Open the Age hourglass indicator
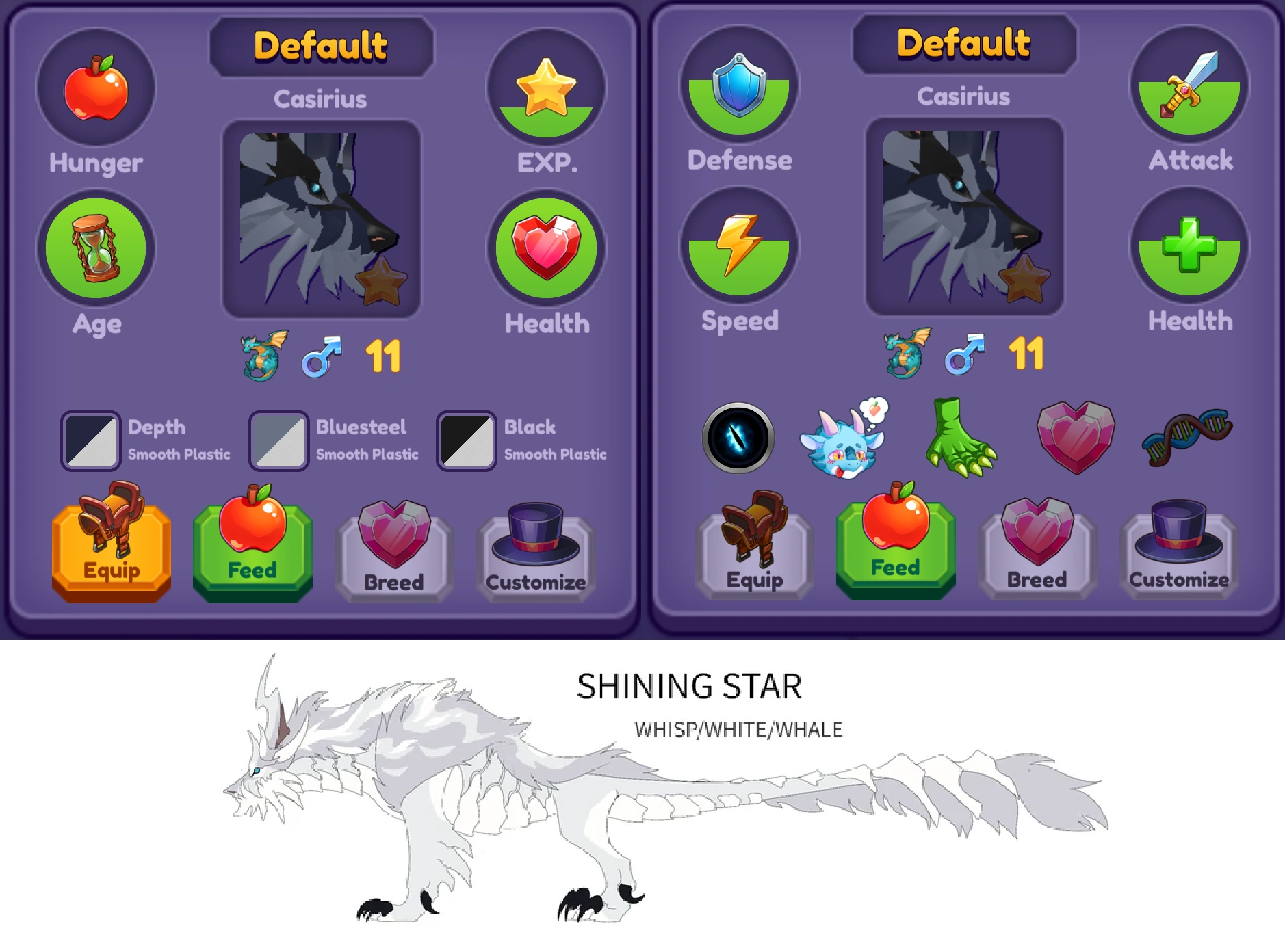Viewport: 1285px width, 952px height. point(96,250)
